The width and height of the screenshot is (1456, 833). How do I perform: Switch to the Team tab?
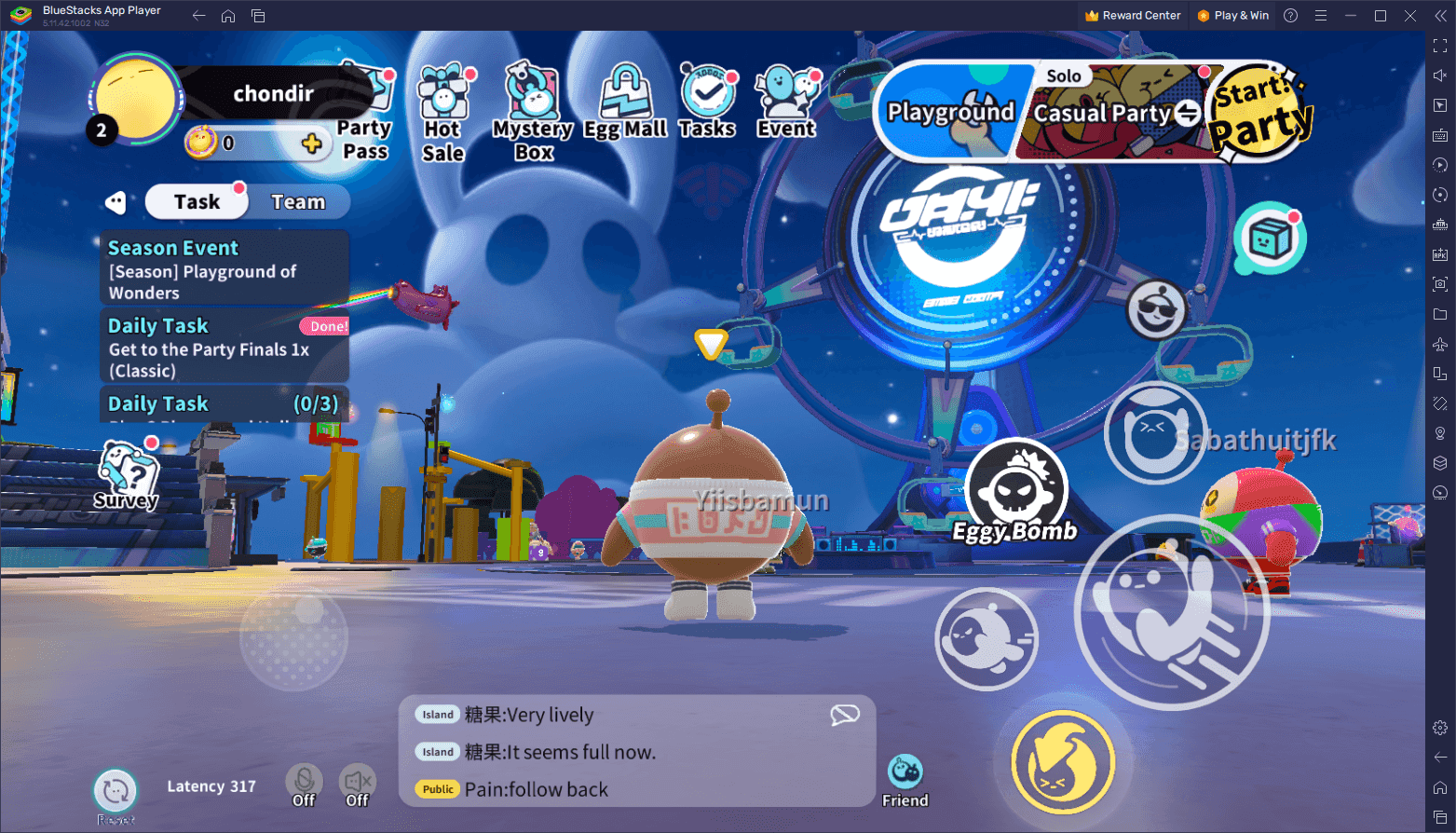pyautogui.click(x=298, y=202)
